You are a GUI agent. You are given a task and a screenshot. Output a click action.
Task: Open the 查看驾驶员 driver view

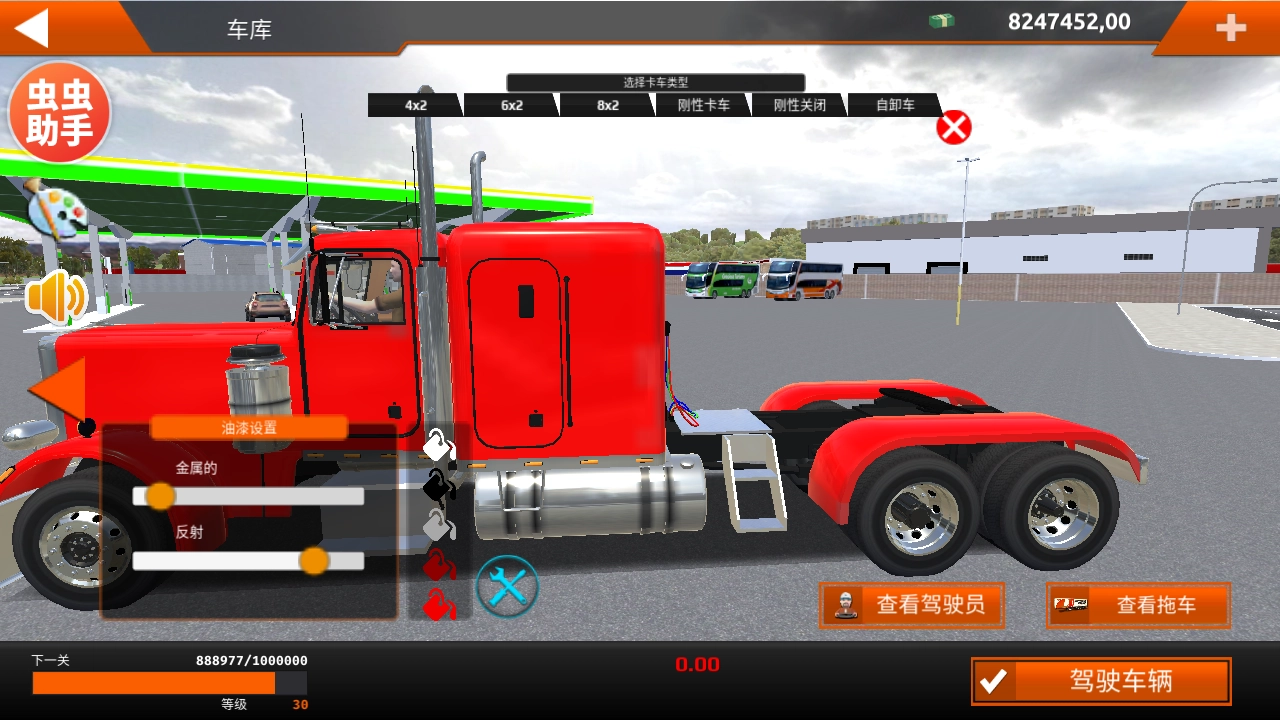912,605
